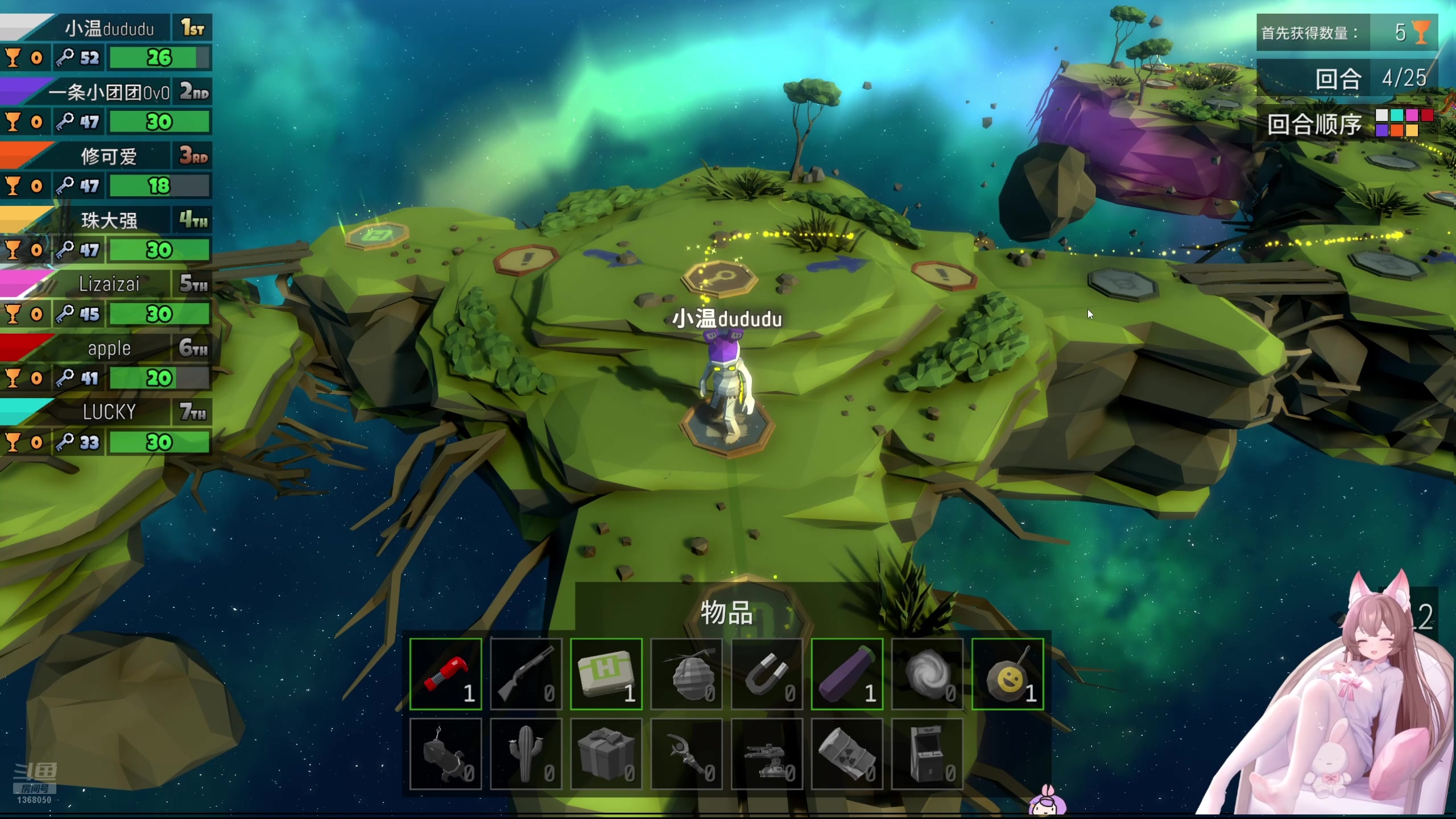The width and height of the screenshot is (1456, 819).
Task: Choose the gift box item slot
Action: (606, 754)
